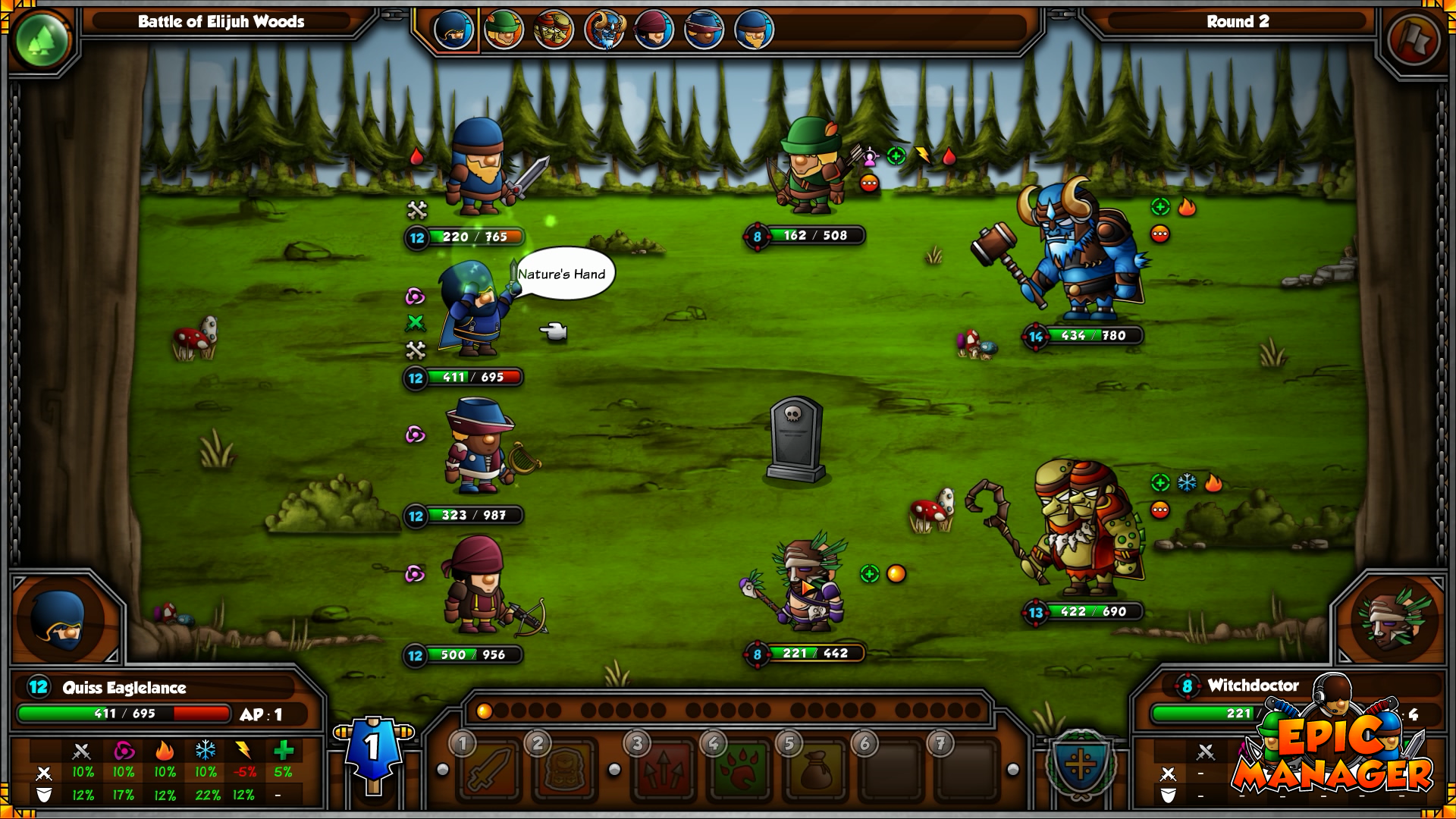Screen dimensions: 1456x819
Task: Click Quiss Eaglelance's health bar showing 411/695
Action: point(124,714)
